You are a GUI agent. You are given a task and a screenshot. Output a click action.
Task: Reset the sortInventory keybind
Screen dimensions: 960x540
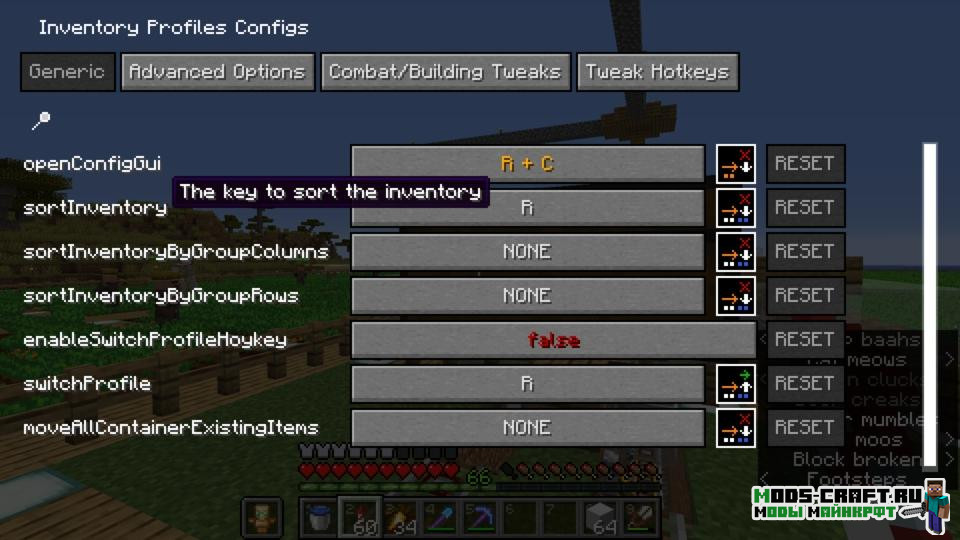pyautogui.click(x=805, y=208)
